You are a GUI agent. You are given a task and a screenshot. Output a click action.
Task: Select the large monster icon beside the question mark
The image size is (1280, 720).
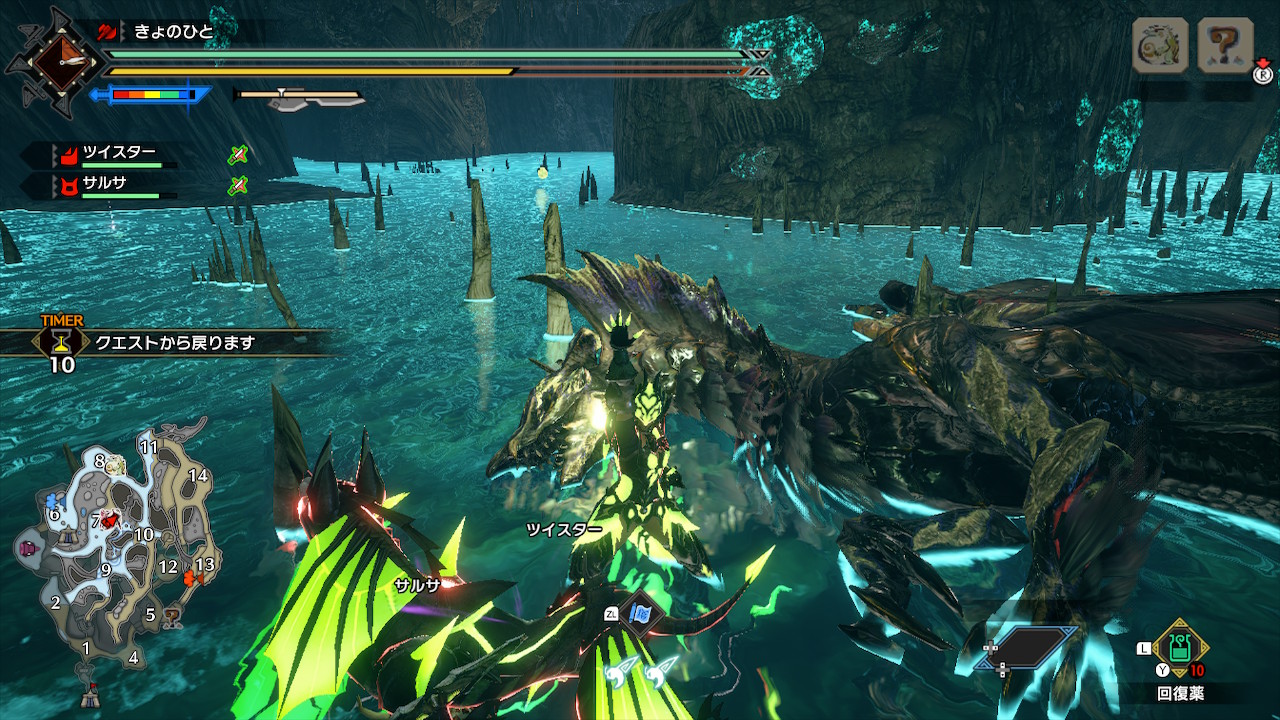pos(1160,45)
